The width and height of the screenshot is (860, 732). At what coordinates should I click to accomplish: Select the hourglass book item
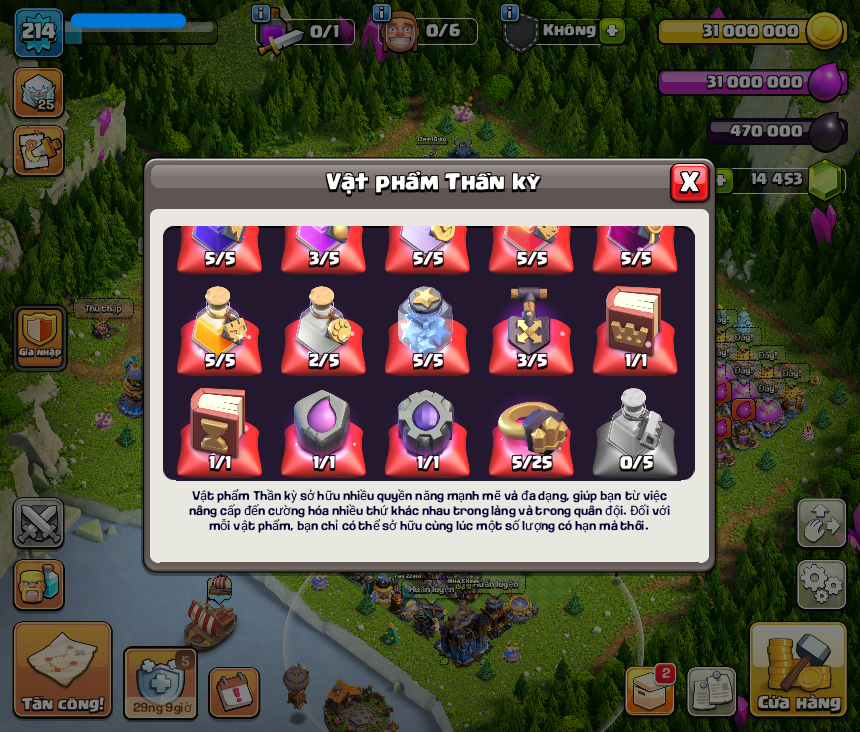(x=220, y=428)
